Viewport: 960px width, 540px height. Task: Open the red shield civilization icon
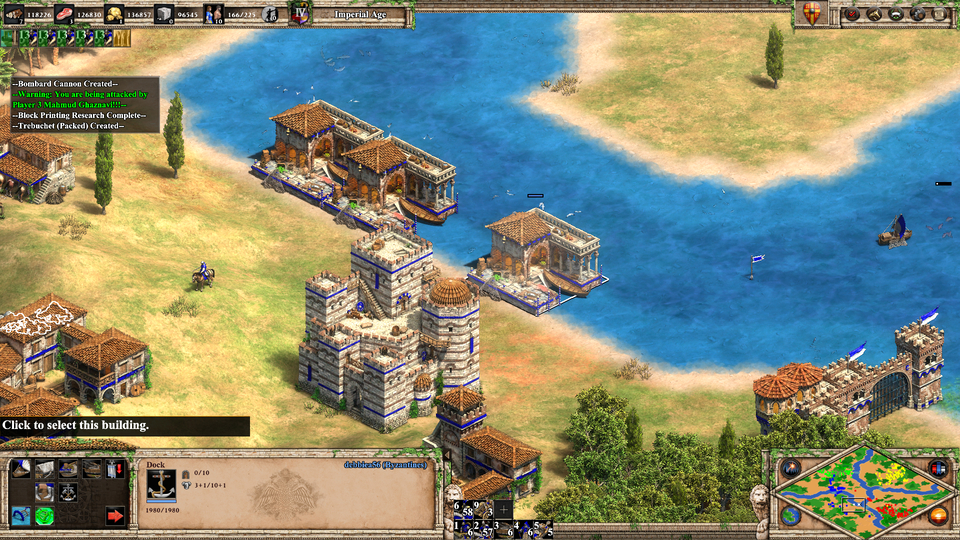pos(813,14)
